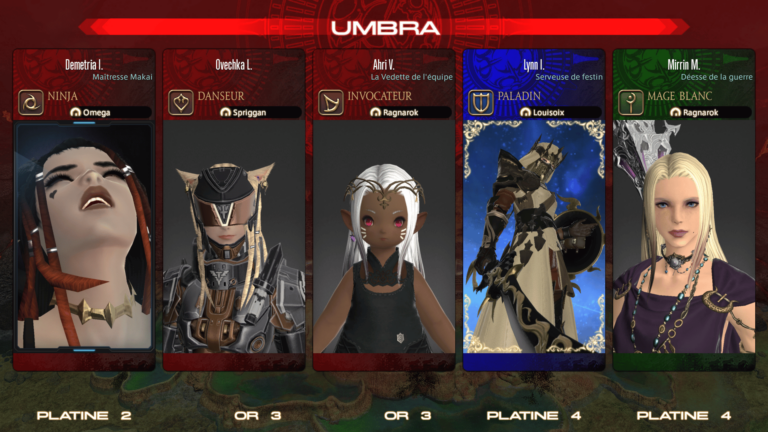
Task: Click the Danseur job icon
Action: 181,103
